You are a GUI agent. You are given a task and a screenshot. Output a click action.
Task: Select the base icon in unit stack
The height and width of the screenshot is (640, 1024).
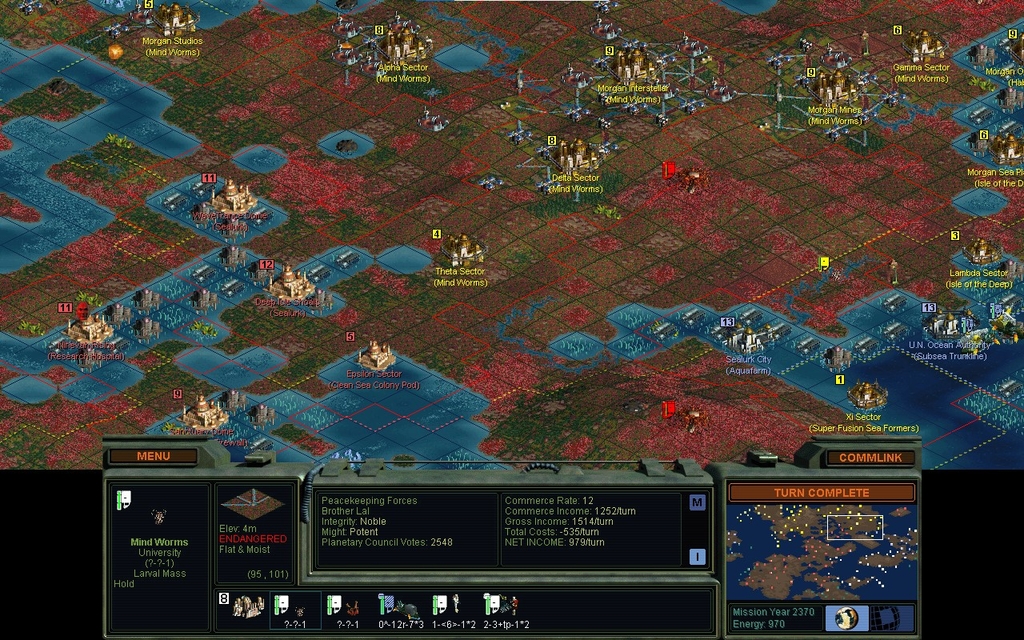247,606
